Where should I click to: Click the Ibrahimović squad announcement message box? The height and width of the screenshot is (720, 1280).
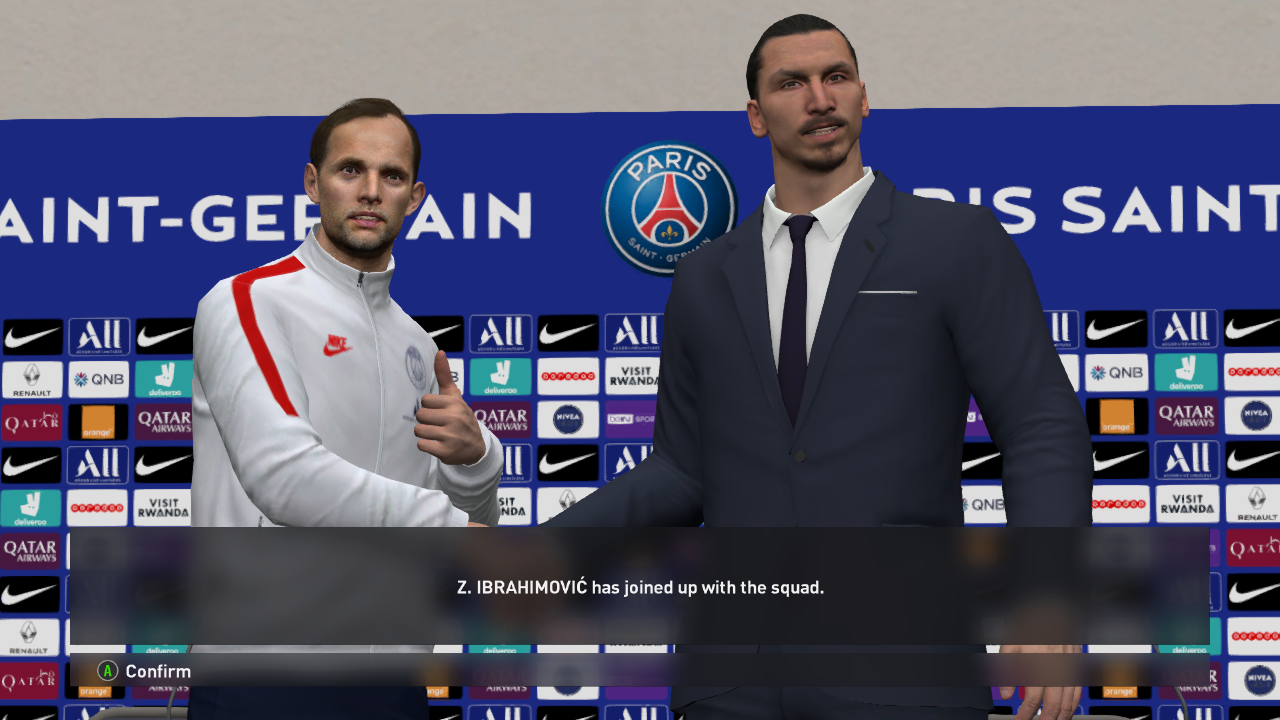pyautogui.click(x=640, y=588)
